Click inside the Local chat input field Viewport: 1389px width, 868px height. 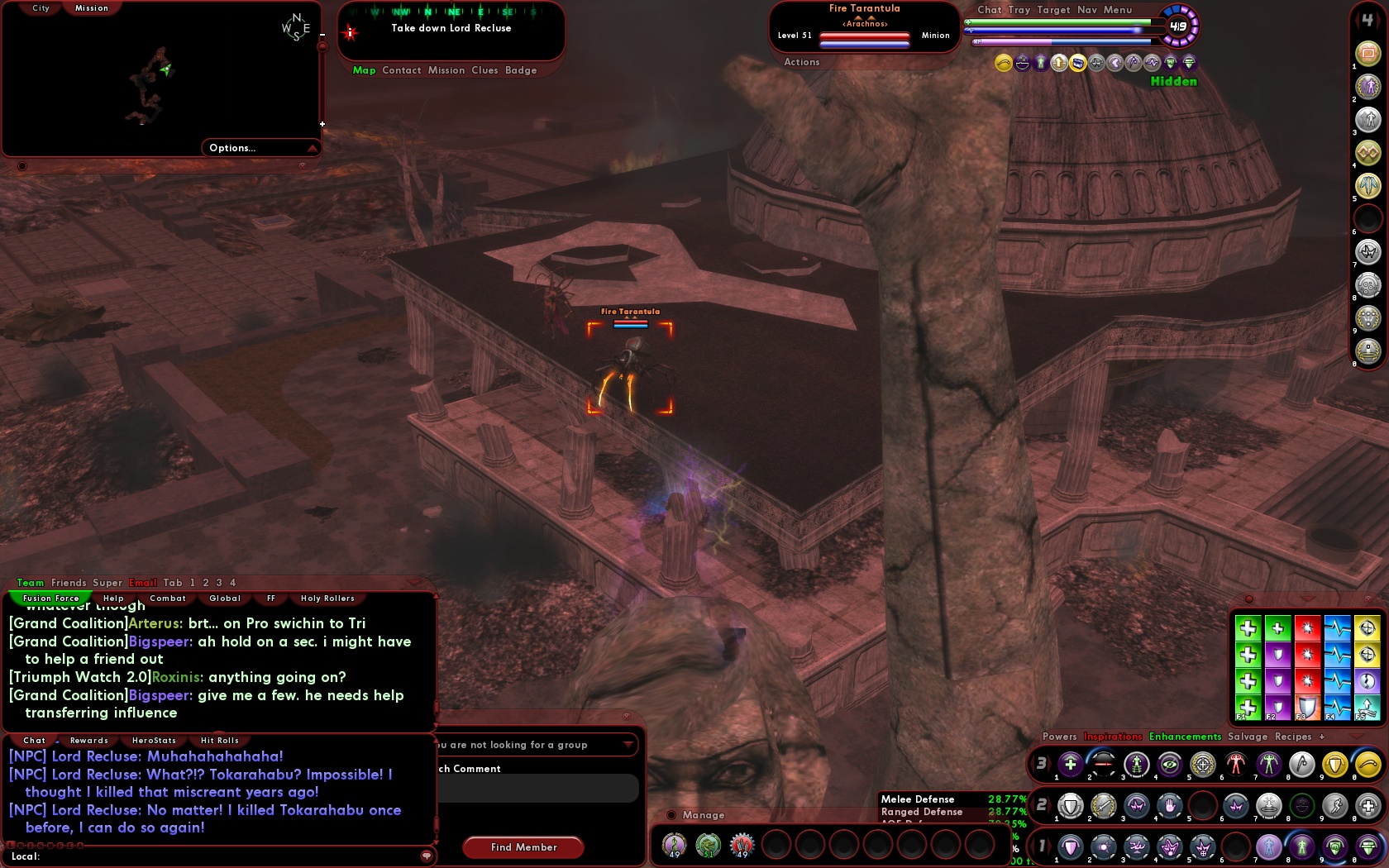207,857
